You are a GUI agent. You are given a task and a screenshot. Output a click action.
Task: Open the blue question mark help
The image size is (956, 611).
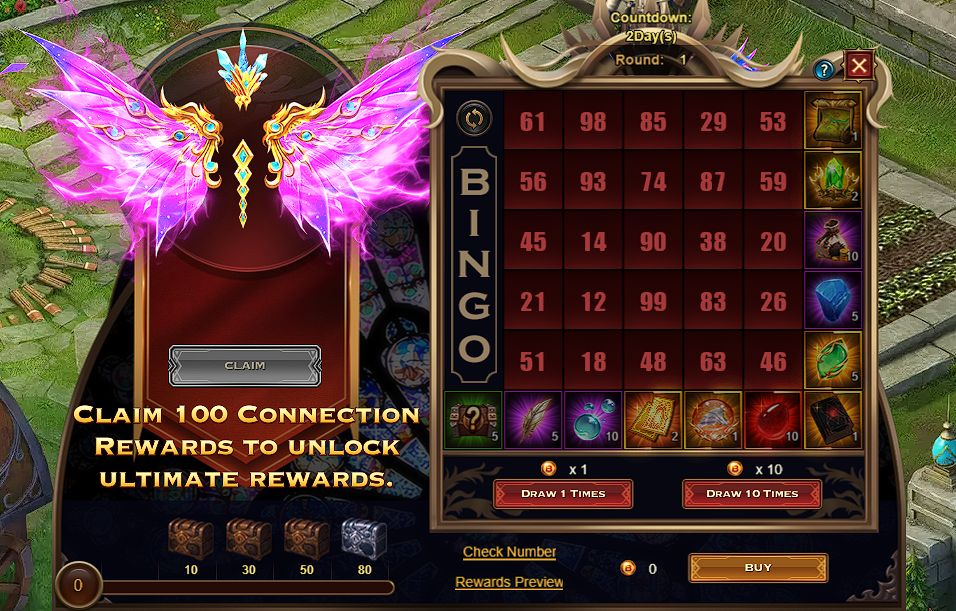824,70
